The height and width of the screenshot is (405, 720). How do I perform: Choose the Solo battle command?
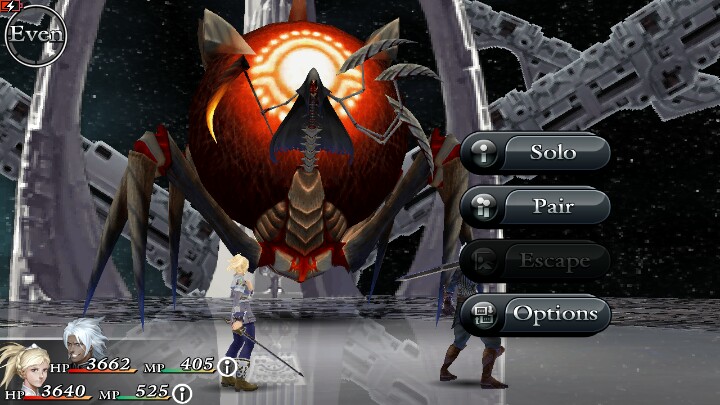coord(536,153)
